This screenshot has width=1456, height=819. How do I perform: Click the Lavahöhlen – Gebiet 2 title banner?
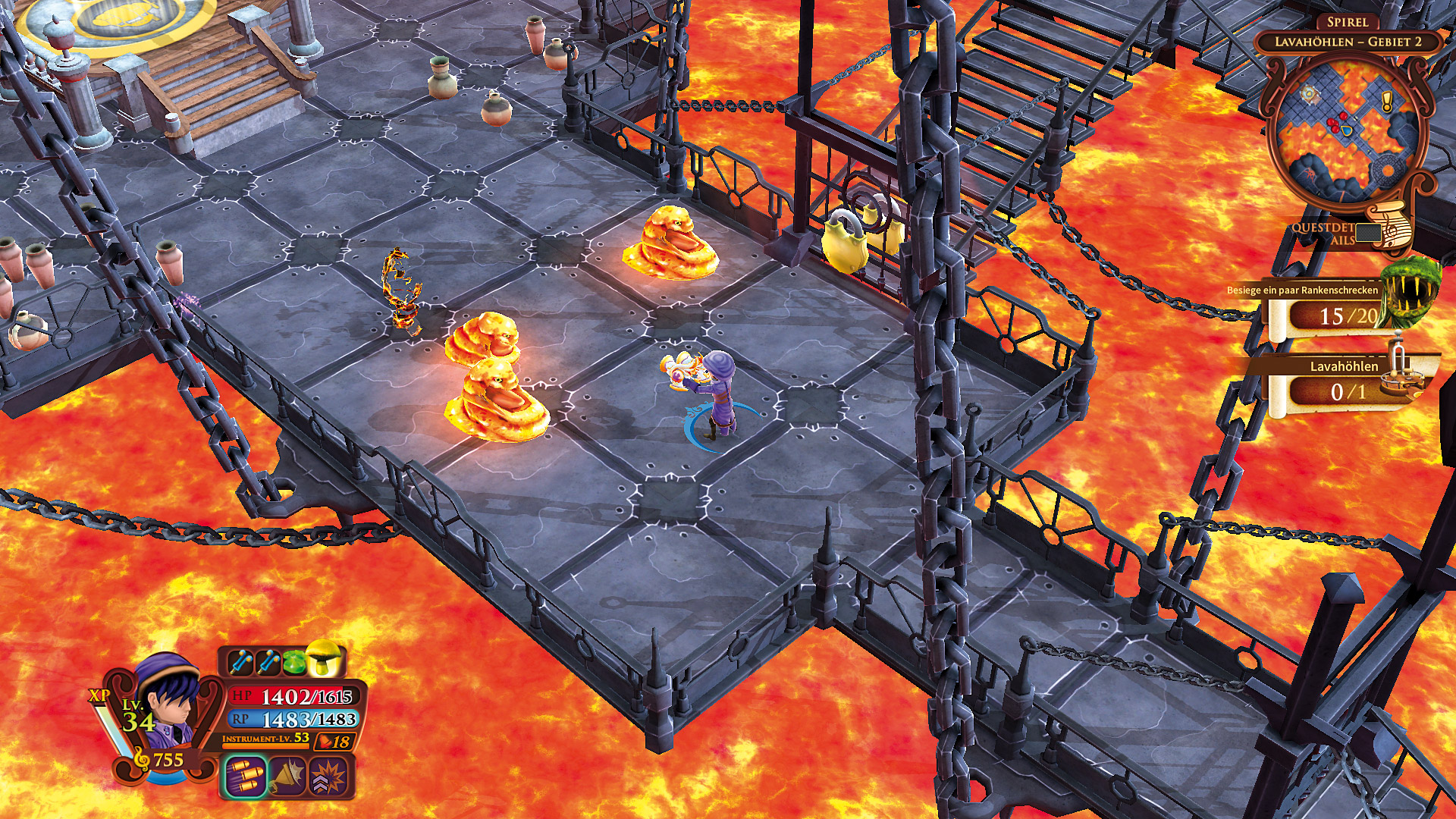click(1348, 42)
